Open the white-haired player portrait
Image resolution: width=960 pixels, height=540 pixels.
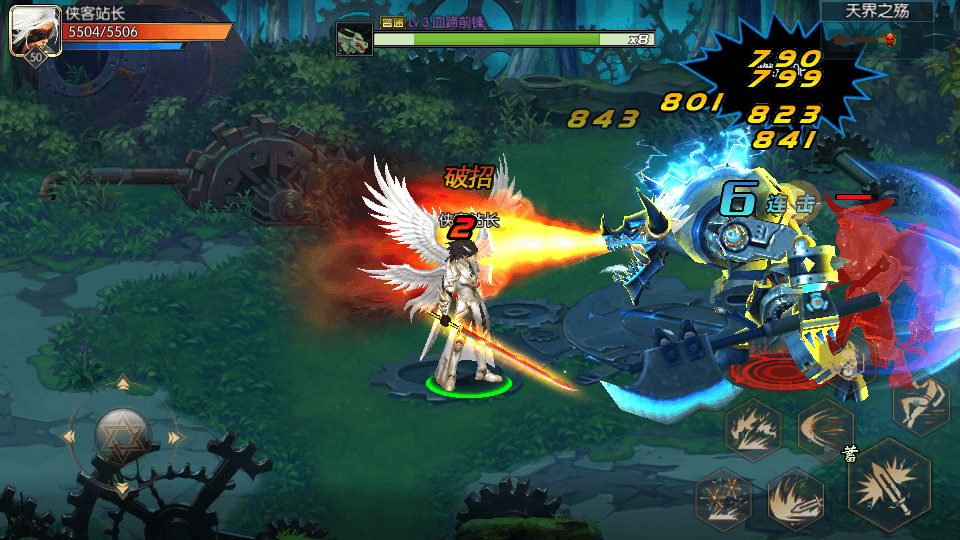pos(32,30)
